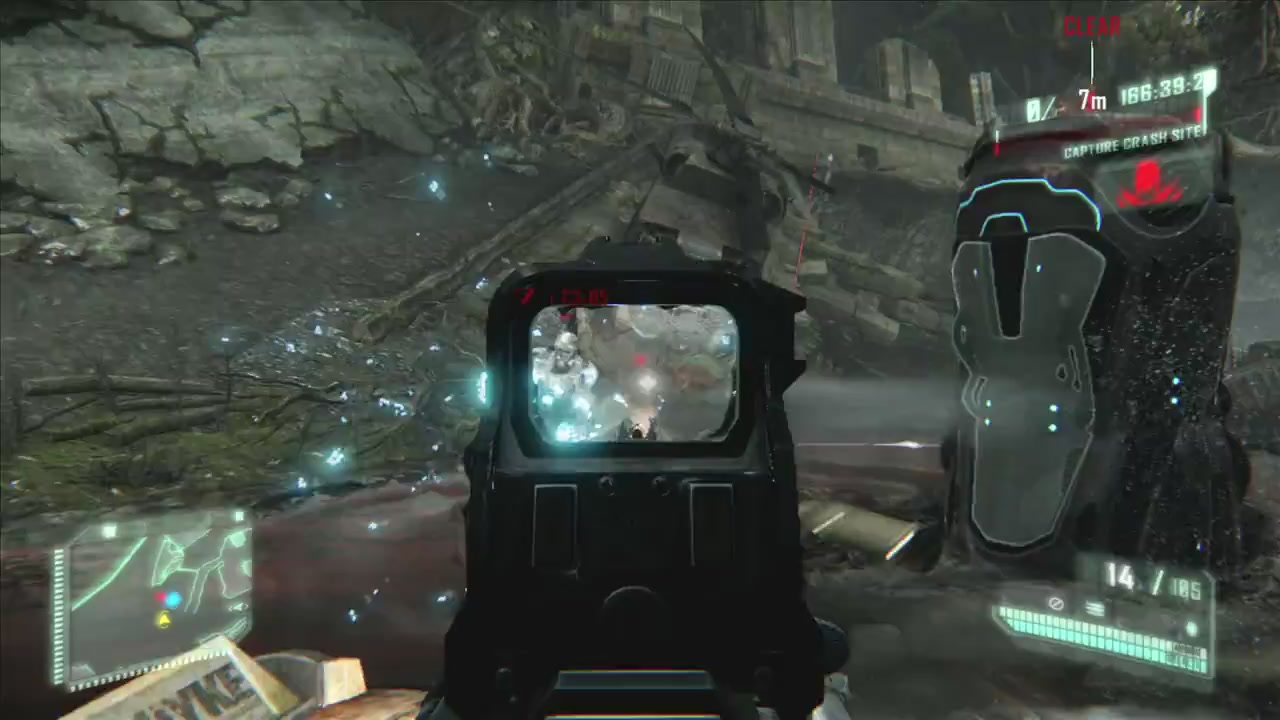Image resolution: width=1280 pixels, height=720 pixels.
Task: Select the red enemy blip on the minimap
Action: (x=160, y=597)
